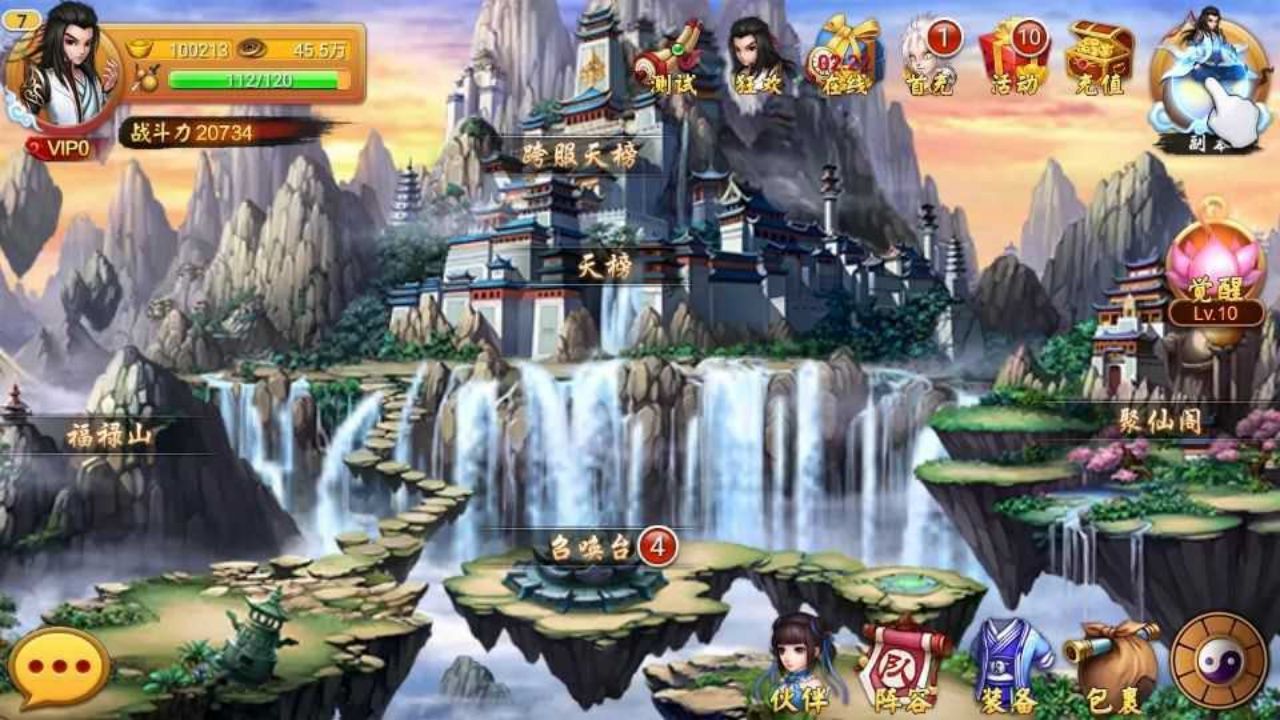Open the 测试 scroll icon
The image size is (1280, 720).
[667, 58]
